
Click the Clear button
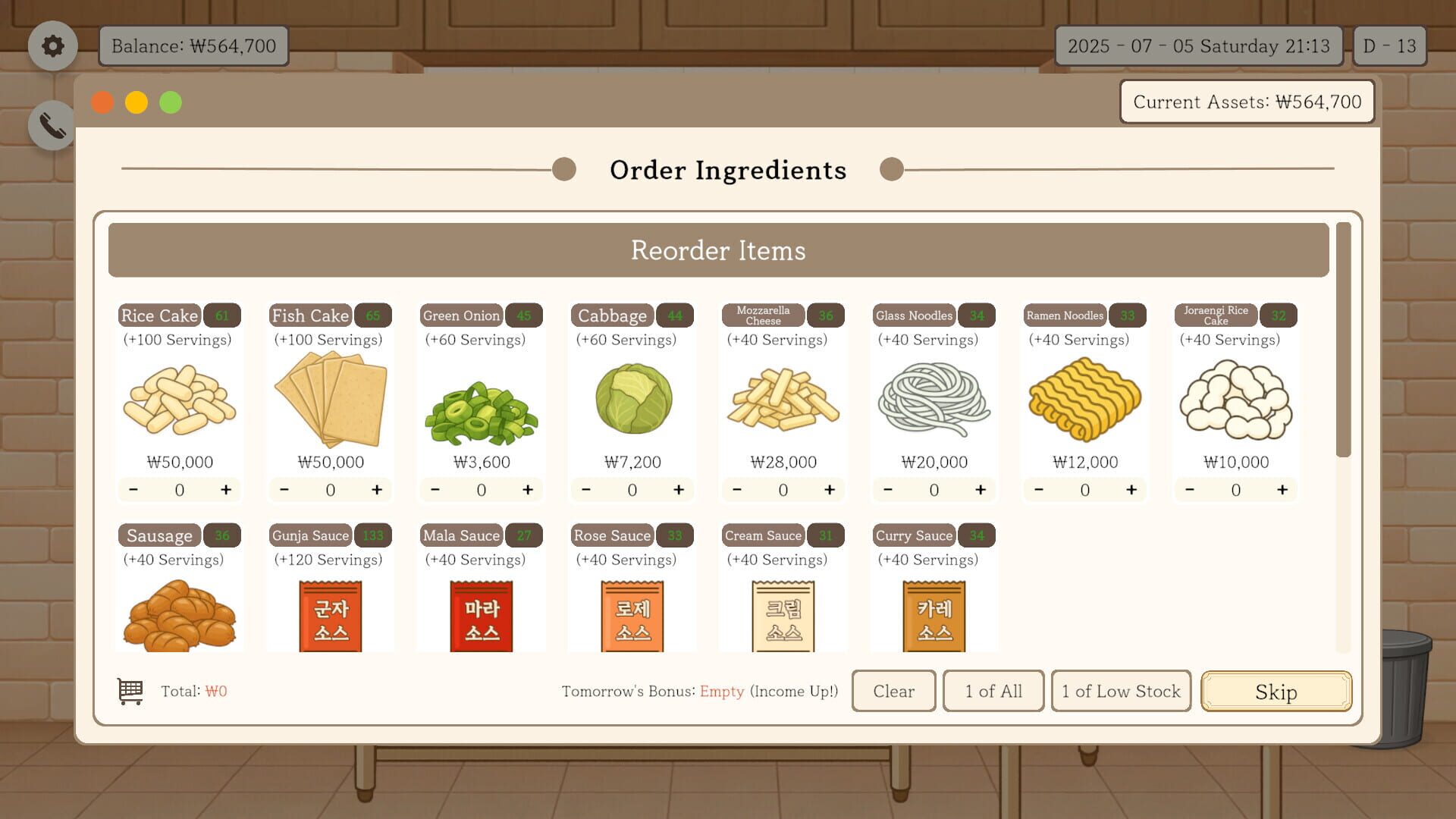893,691
